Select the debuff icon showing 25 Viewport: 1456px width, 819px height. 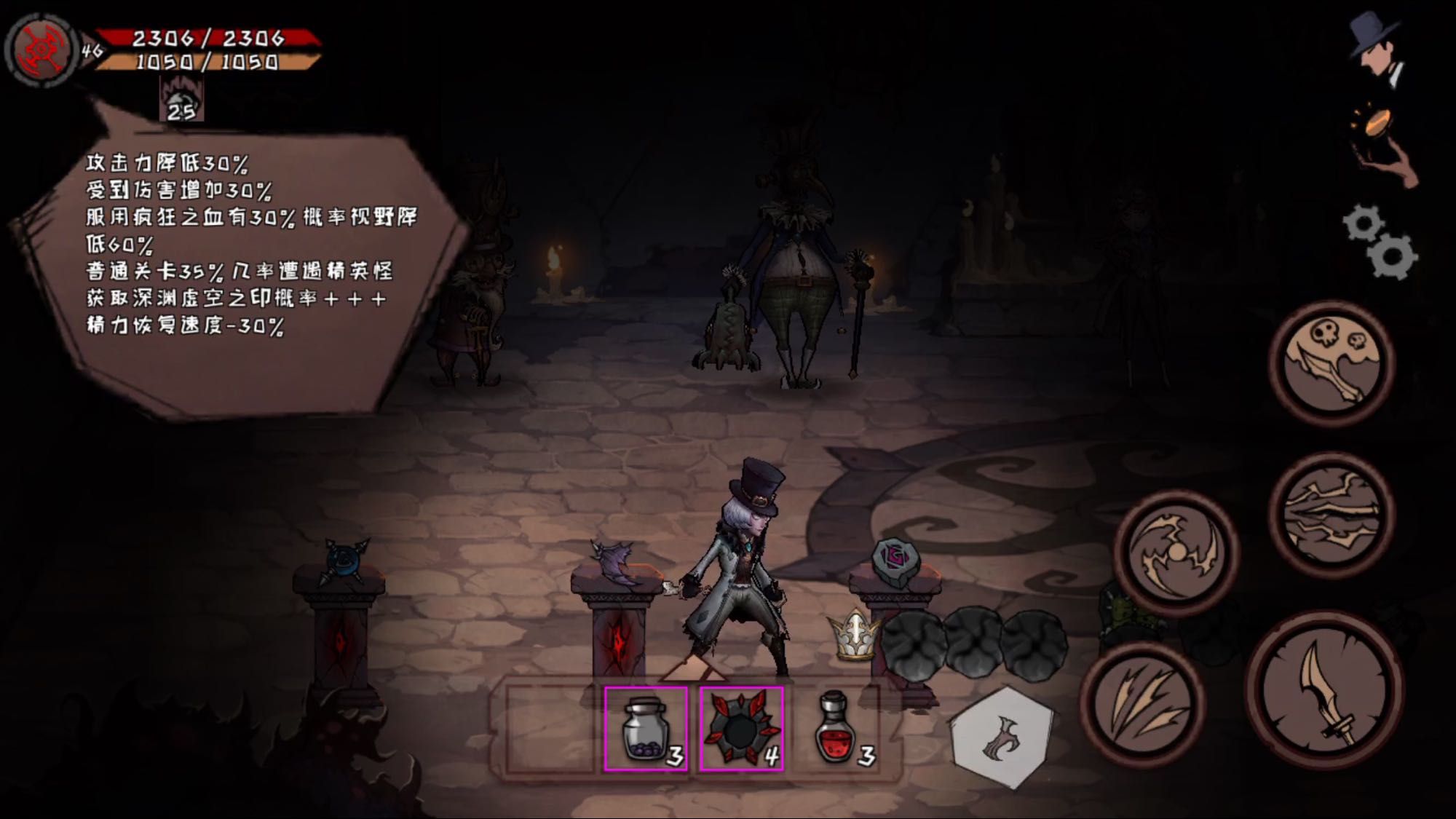click(181, 100)
